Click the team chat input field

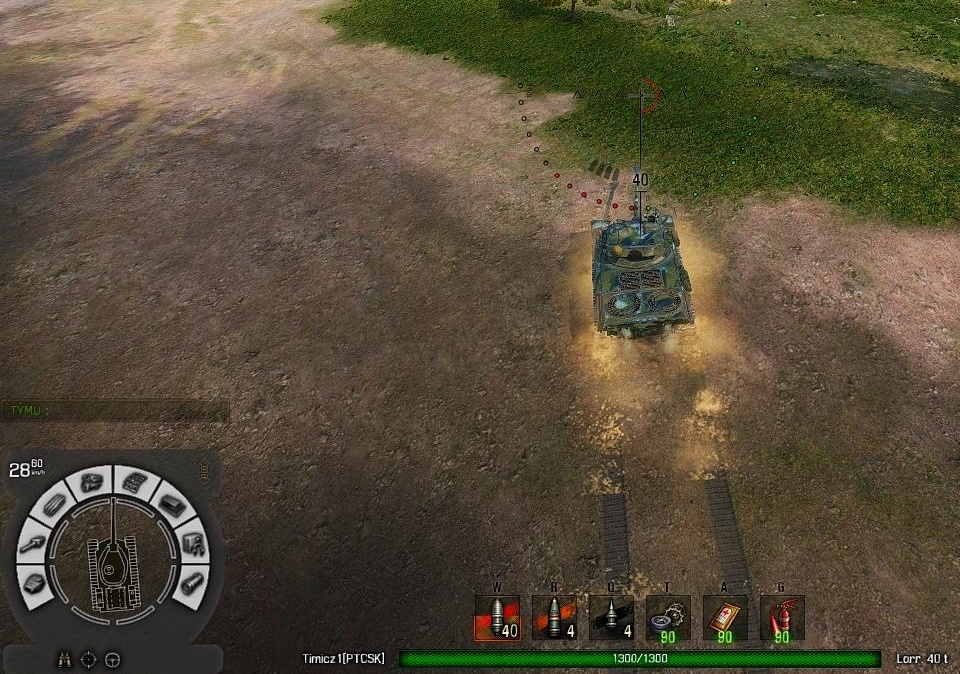(115, 410)
